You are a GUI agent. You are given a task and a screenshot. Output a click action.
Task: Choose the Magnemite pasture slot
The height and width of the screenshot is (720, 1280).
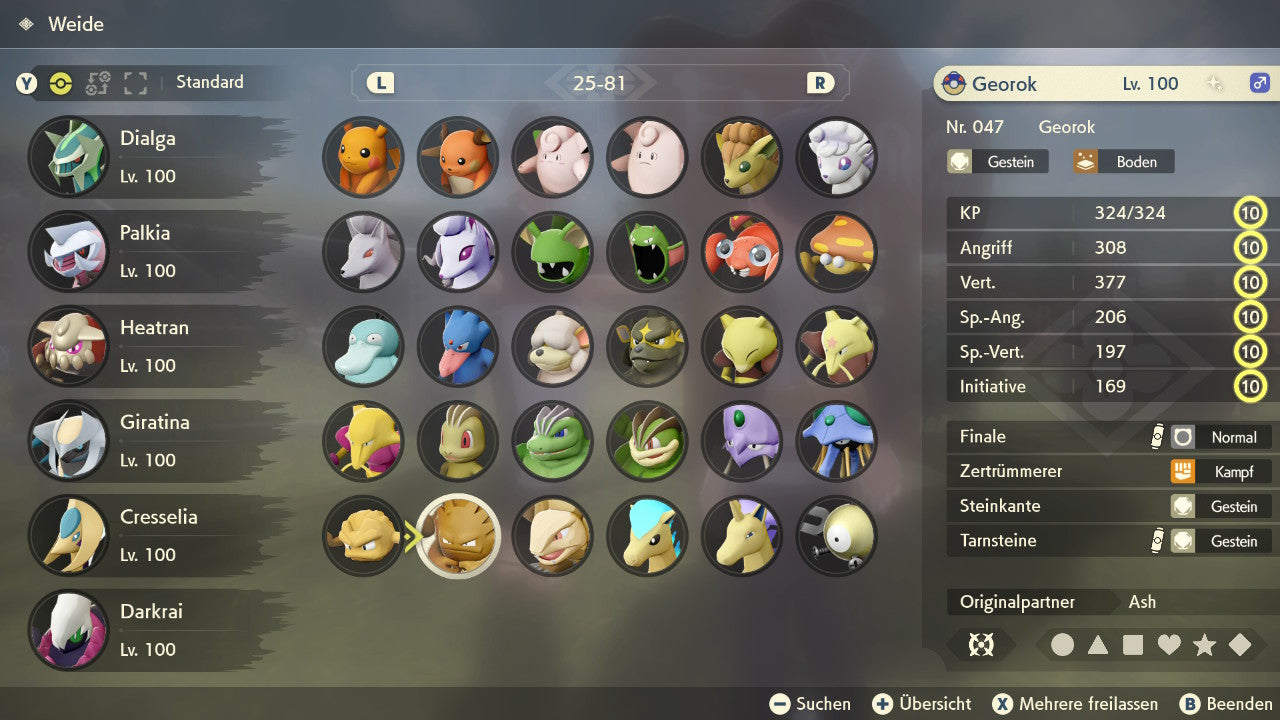[x=837, y=536]
